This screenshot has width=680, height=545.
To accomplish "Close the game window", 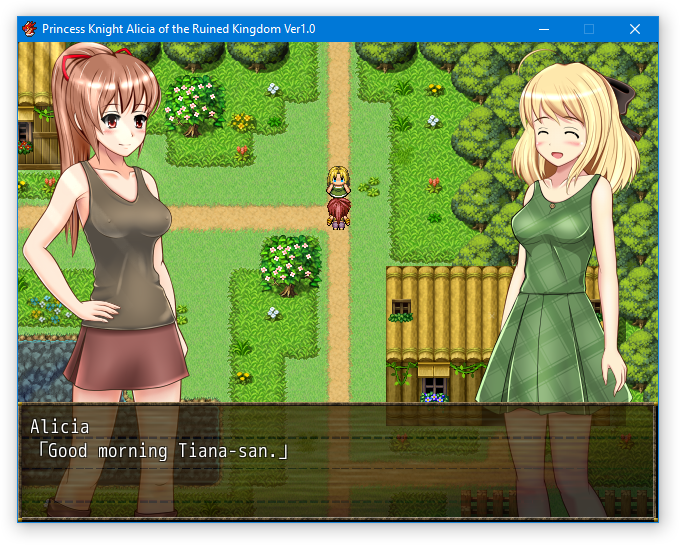I will click(634, 29).
